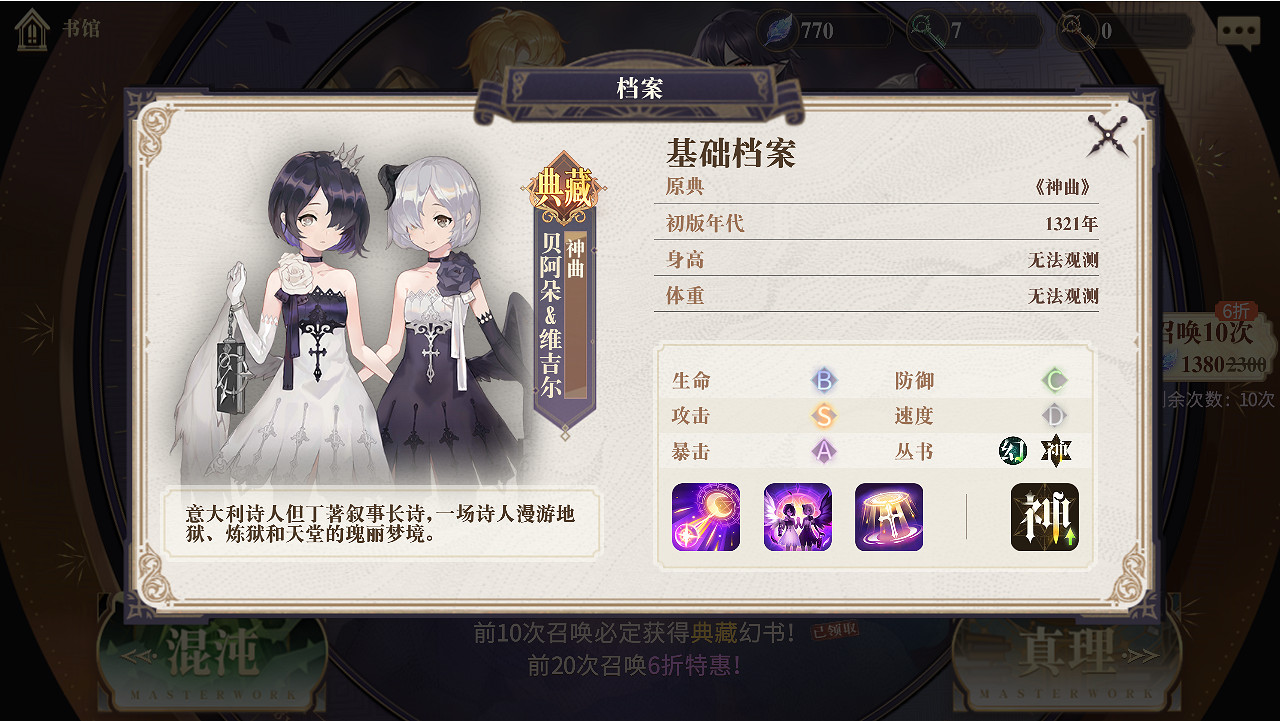The width and height of the screenshot is (1280, 721).
Task: Select the crescent moon skill icon
Action: coord(707,518)
